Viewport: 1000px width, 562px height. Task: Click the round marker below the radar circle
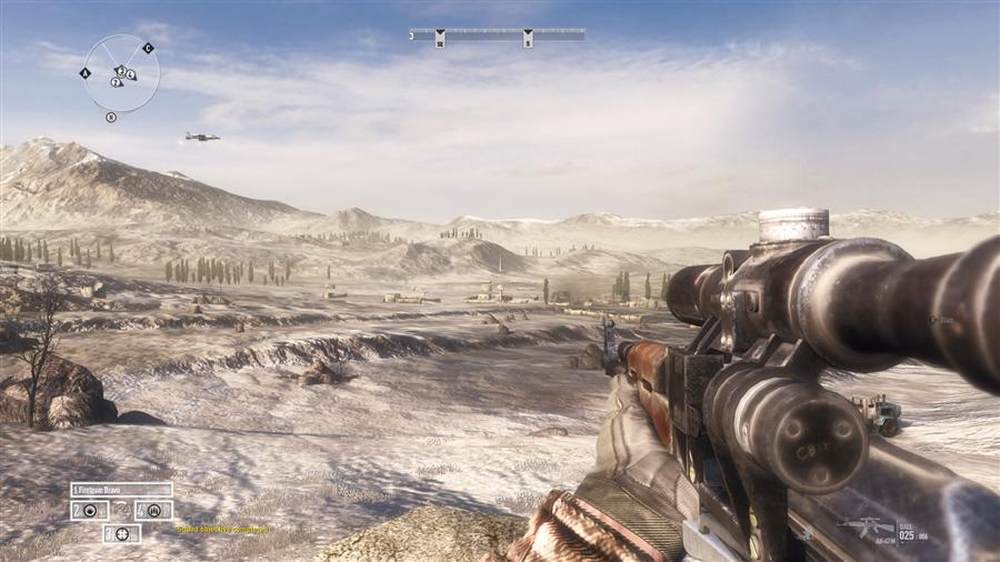(111, 117)
